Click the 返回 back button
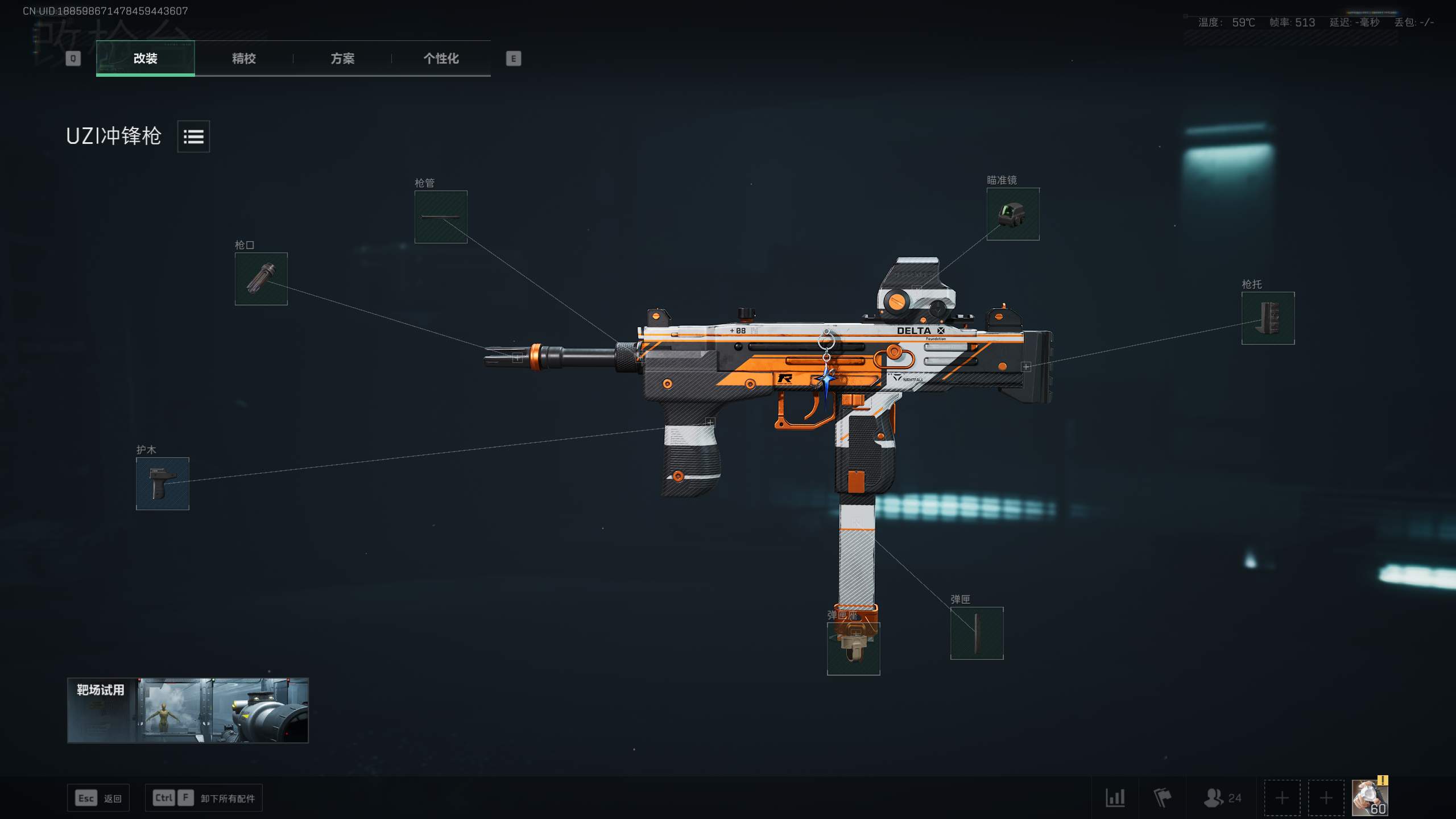The width and height of the screenshot is (1456, 819). point(98,798)
